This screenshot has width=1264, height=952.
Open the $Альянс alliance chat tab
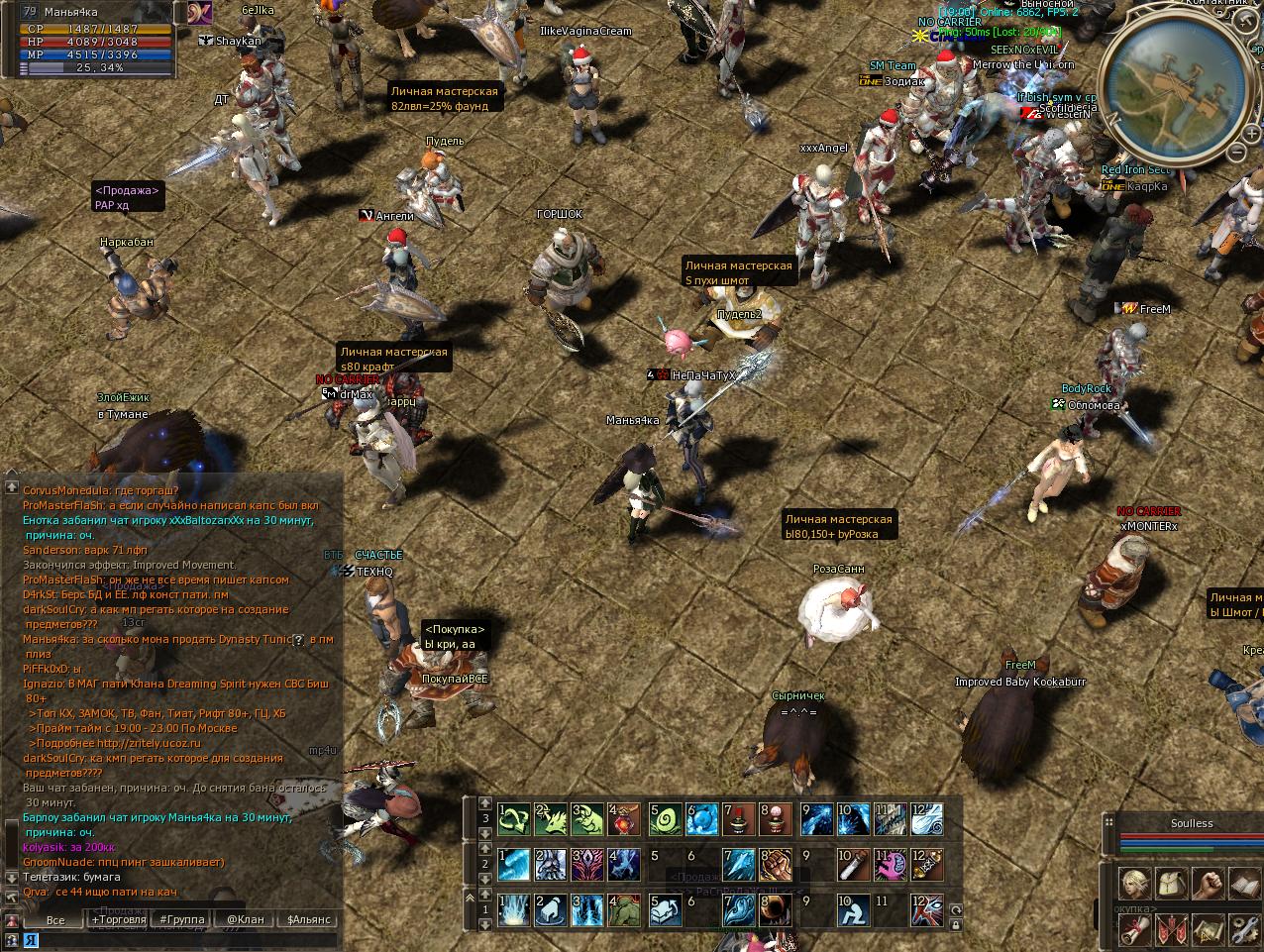(308, 919)
